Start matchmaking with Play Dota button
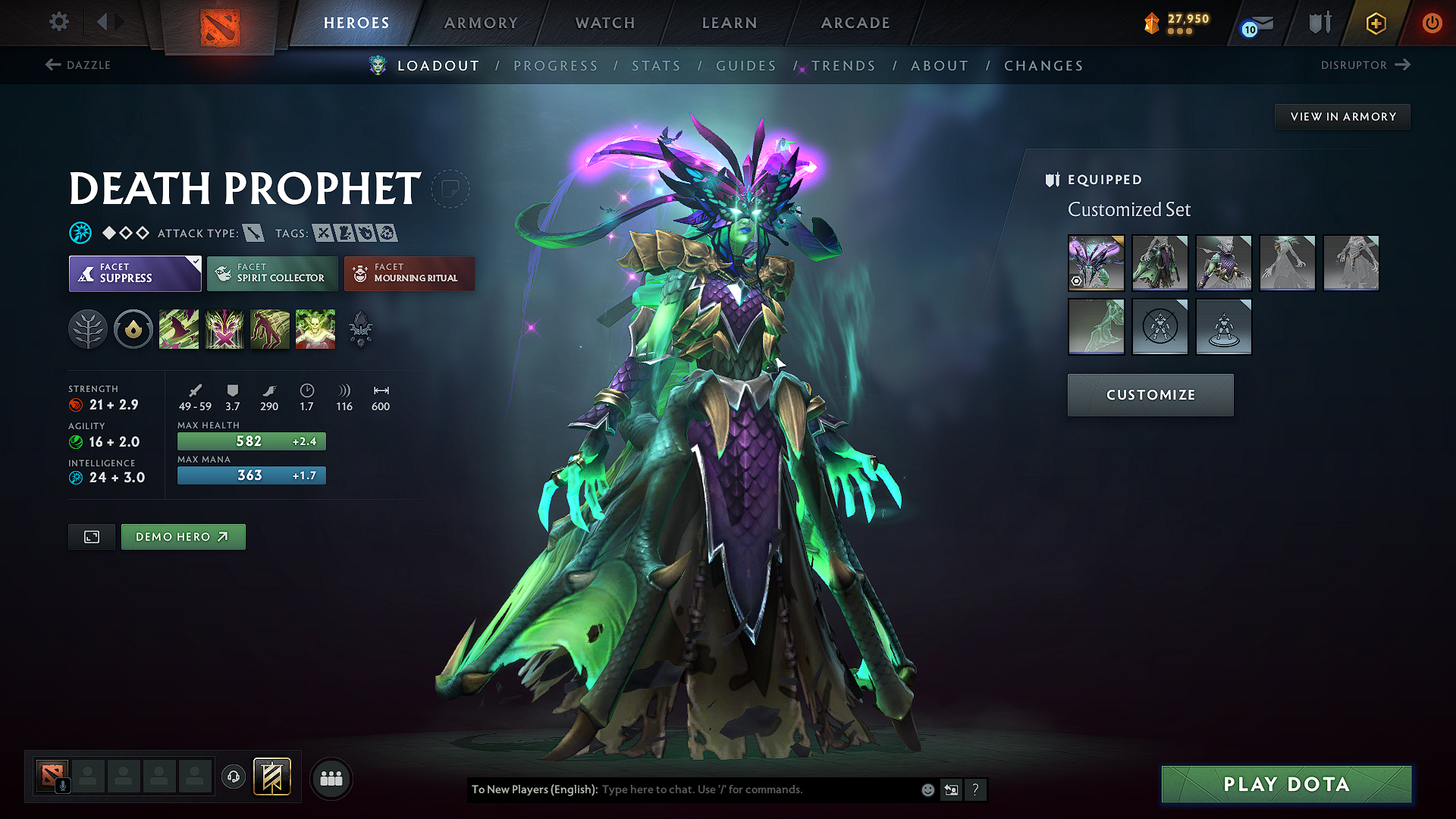 [1286, 784]
